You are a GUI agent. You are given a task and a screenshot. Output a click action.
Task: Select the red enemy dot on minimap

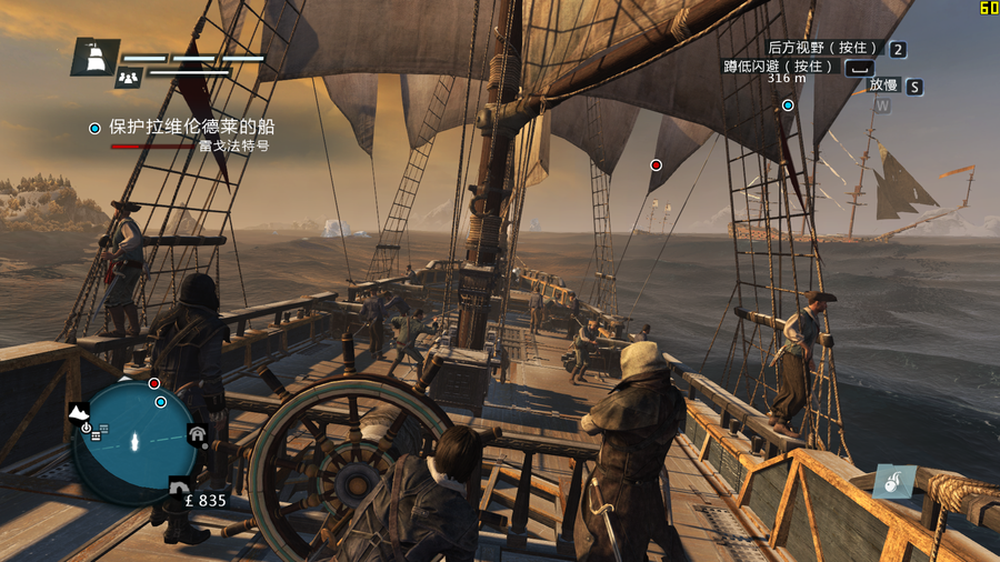[x=154, y=383]
